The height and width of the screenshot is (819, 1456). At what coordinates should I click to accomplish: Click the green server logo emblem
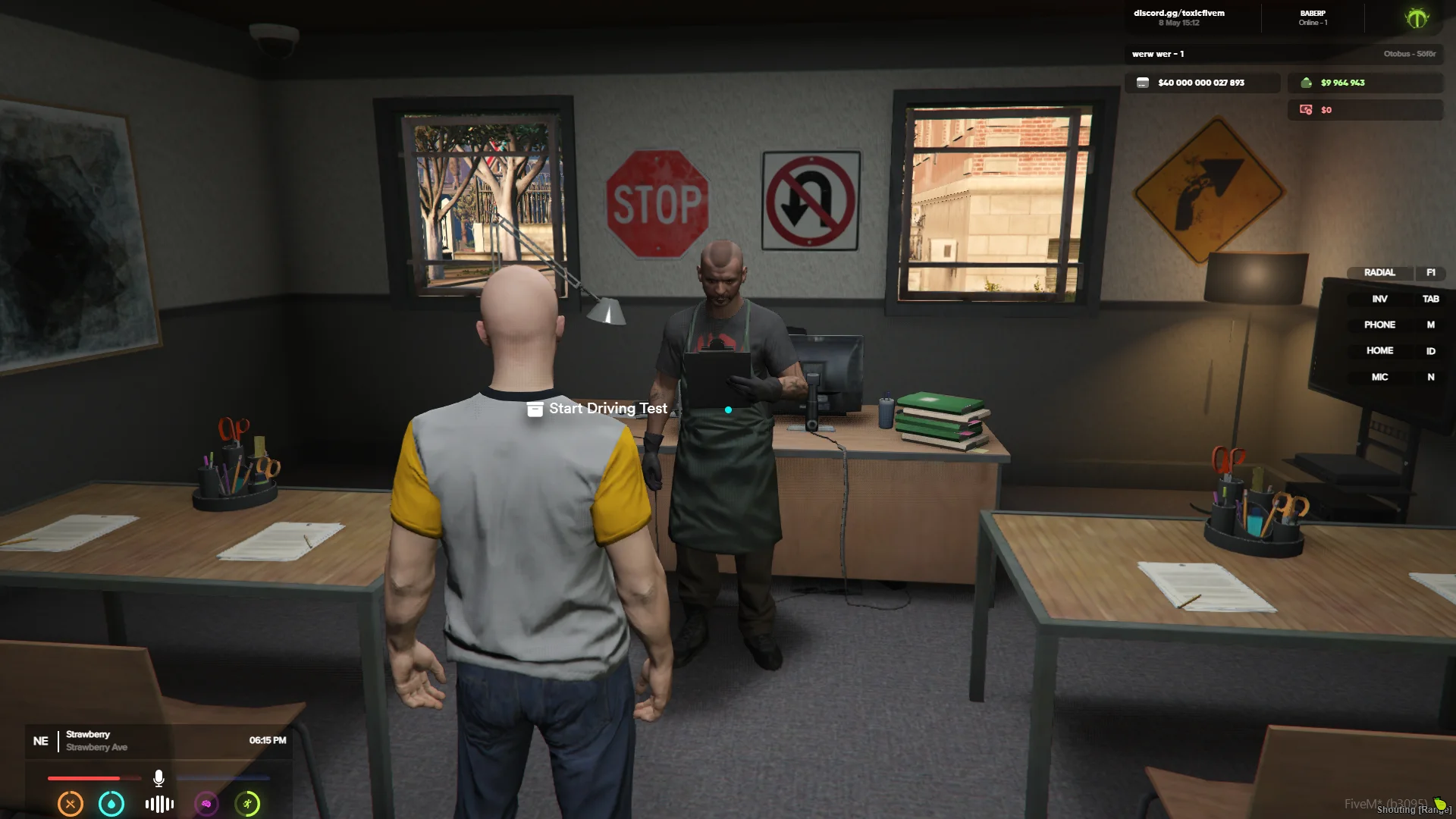tap(1416, 17)
